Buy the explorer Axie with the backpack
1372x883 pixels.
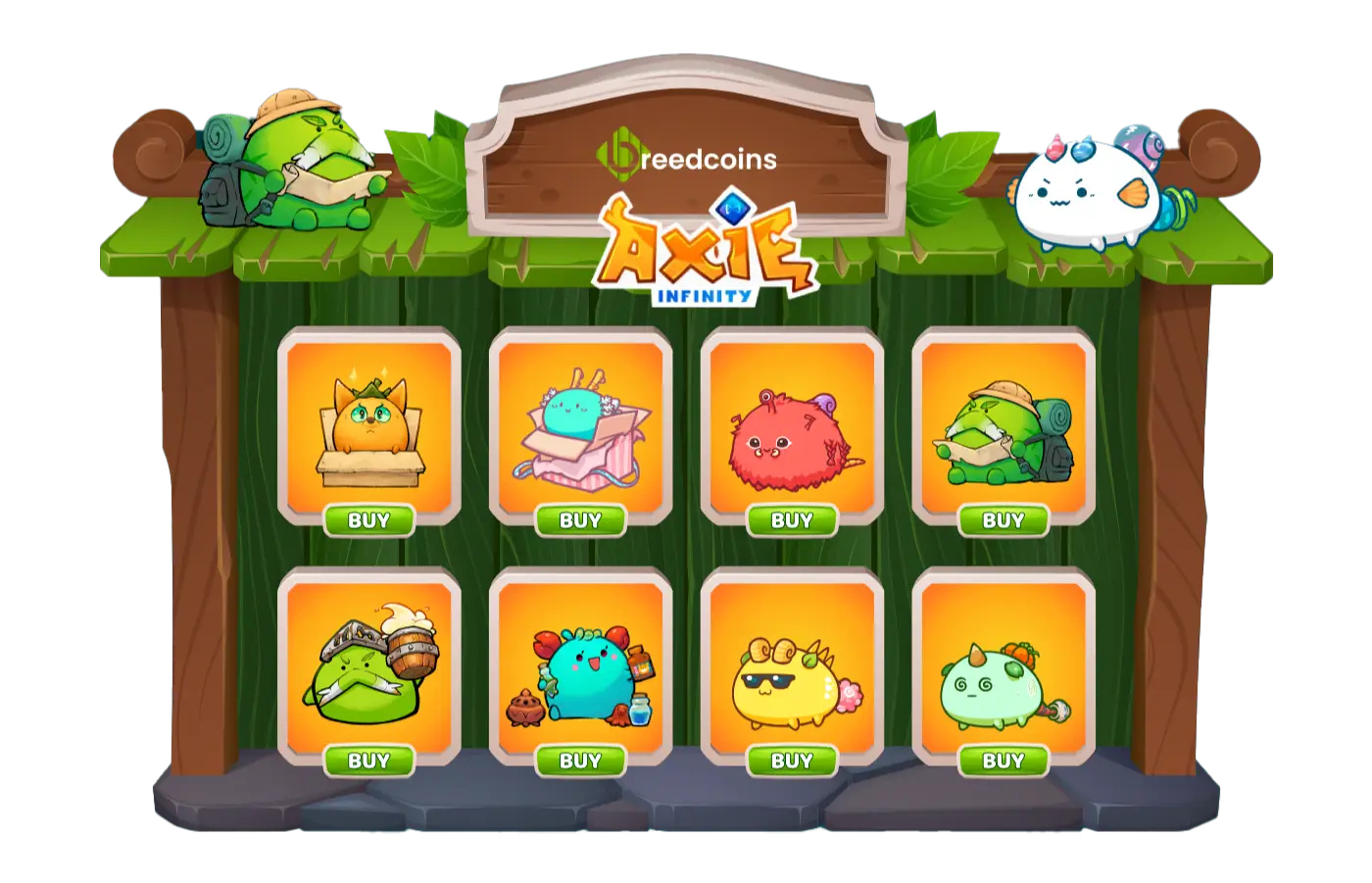click(1004, 520)
